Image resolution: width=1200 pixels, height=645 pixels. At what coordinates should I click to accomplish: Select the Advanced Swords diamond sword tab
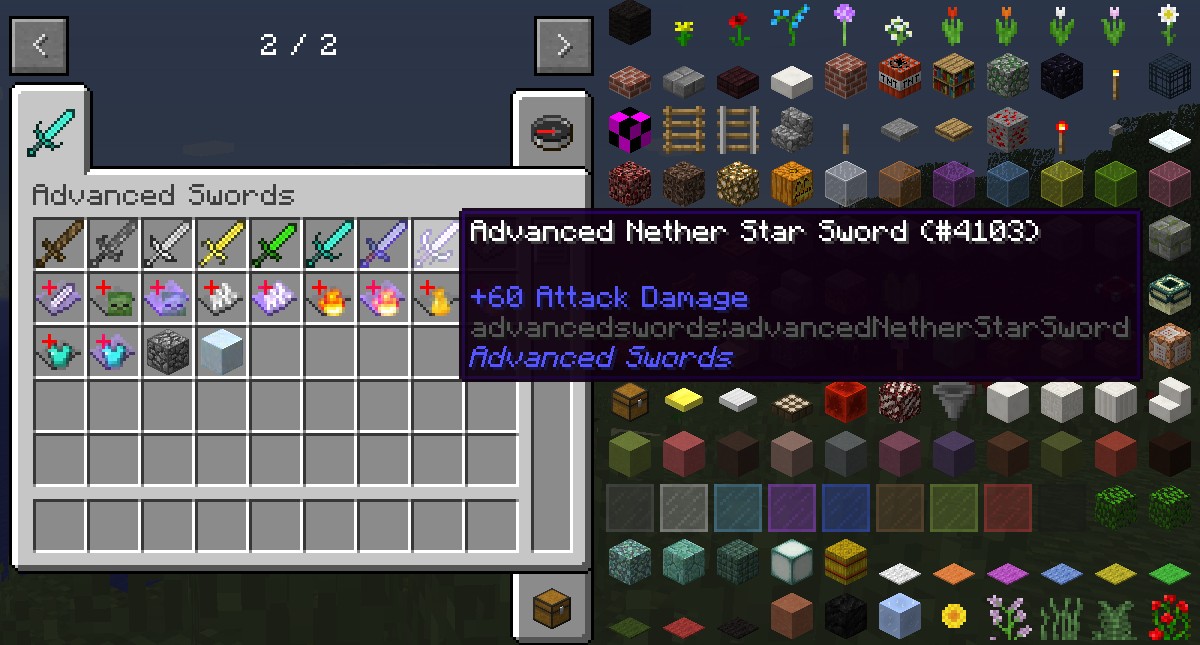[x=50, y=133]
